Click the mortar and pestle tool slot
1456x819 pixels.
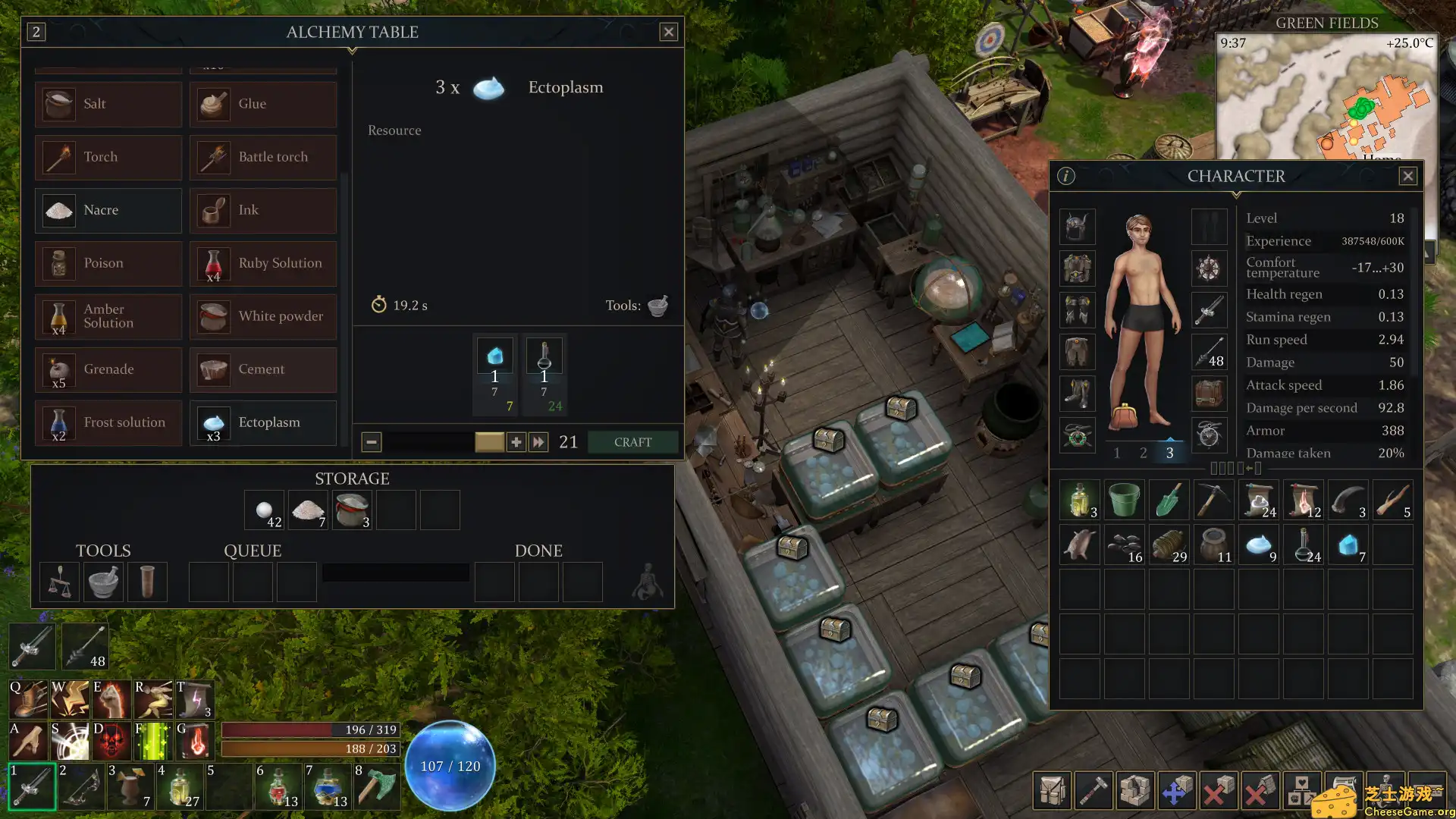click(x=103, y=582)
